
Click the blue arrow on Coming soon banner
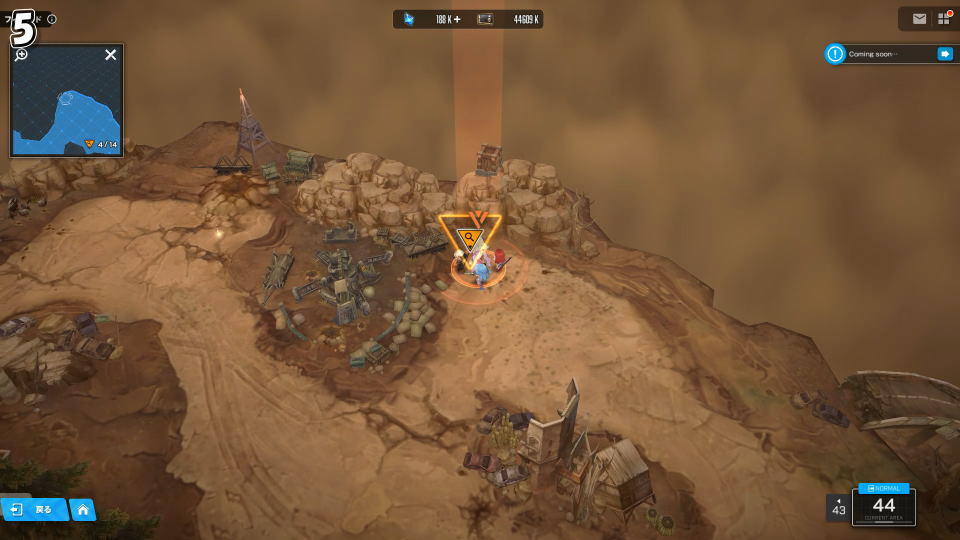click(944, 54)
